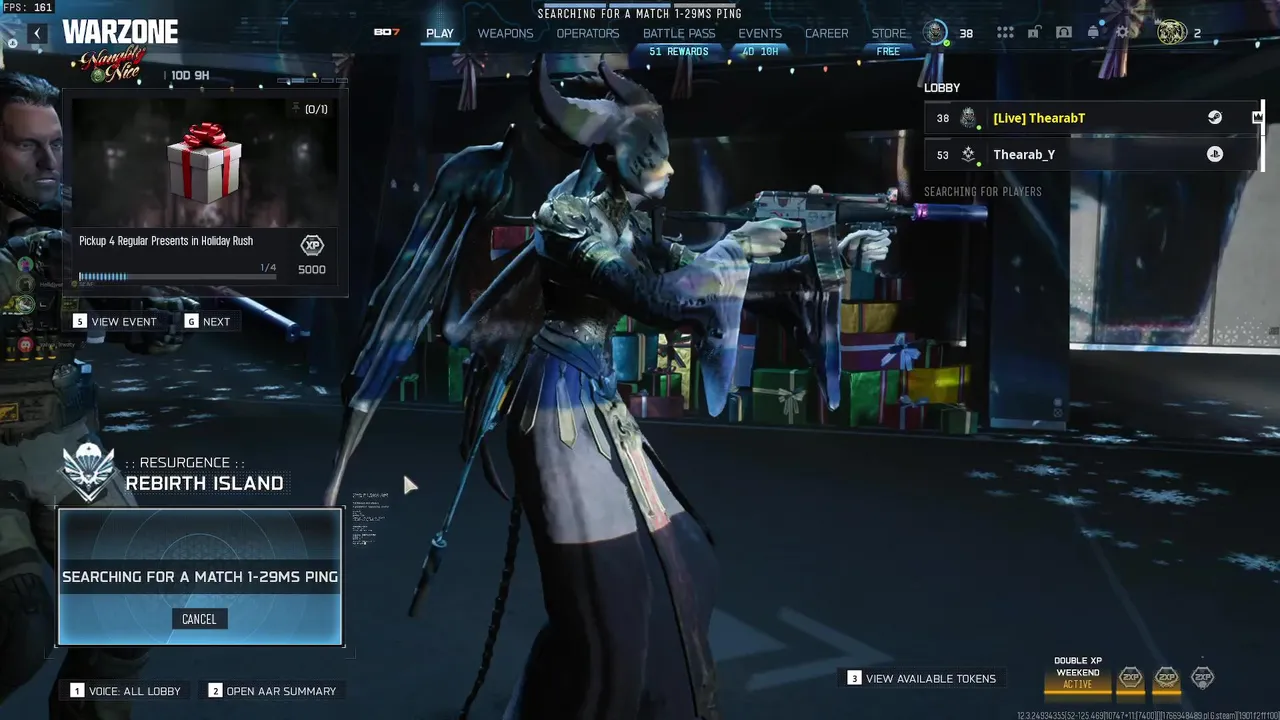Screen dimensions: 1280x720
Task: Switch to the Career tab
Action: point(827,33)
